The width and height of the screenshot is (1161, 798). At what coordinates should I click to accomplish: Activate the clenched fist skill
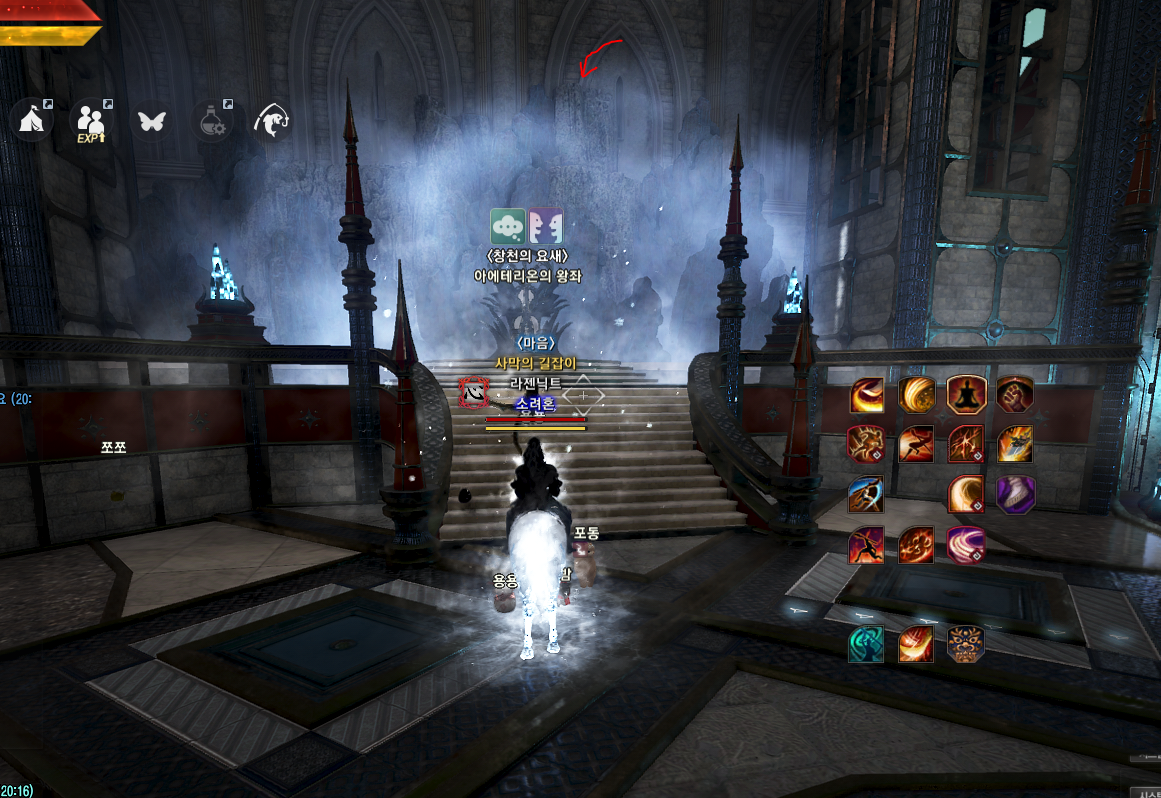tap(1015, 395)
